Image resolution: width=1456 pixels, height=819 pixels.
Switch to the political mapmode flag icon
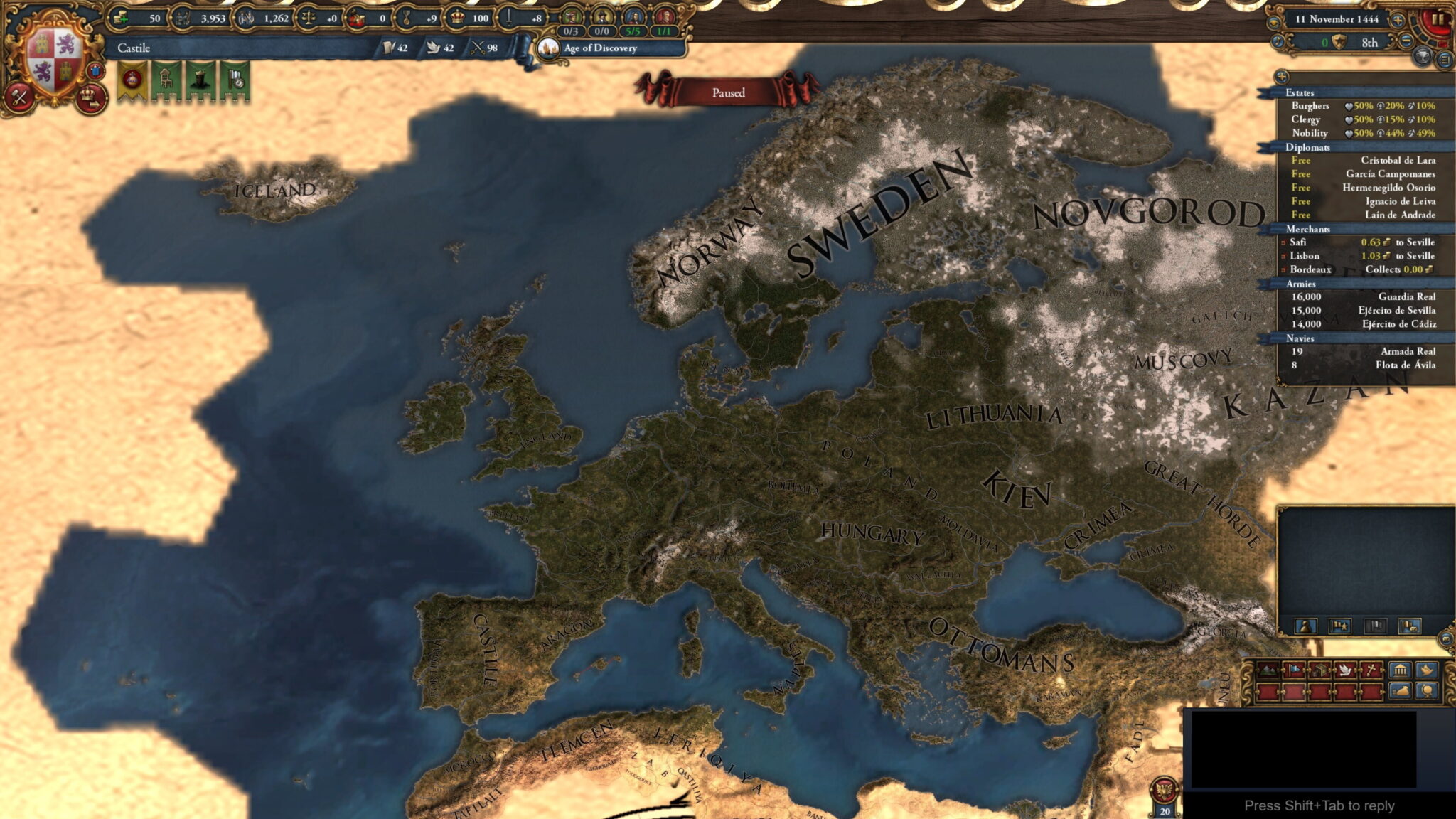tap(1294, 670)
